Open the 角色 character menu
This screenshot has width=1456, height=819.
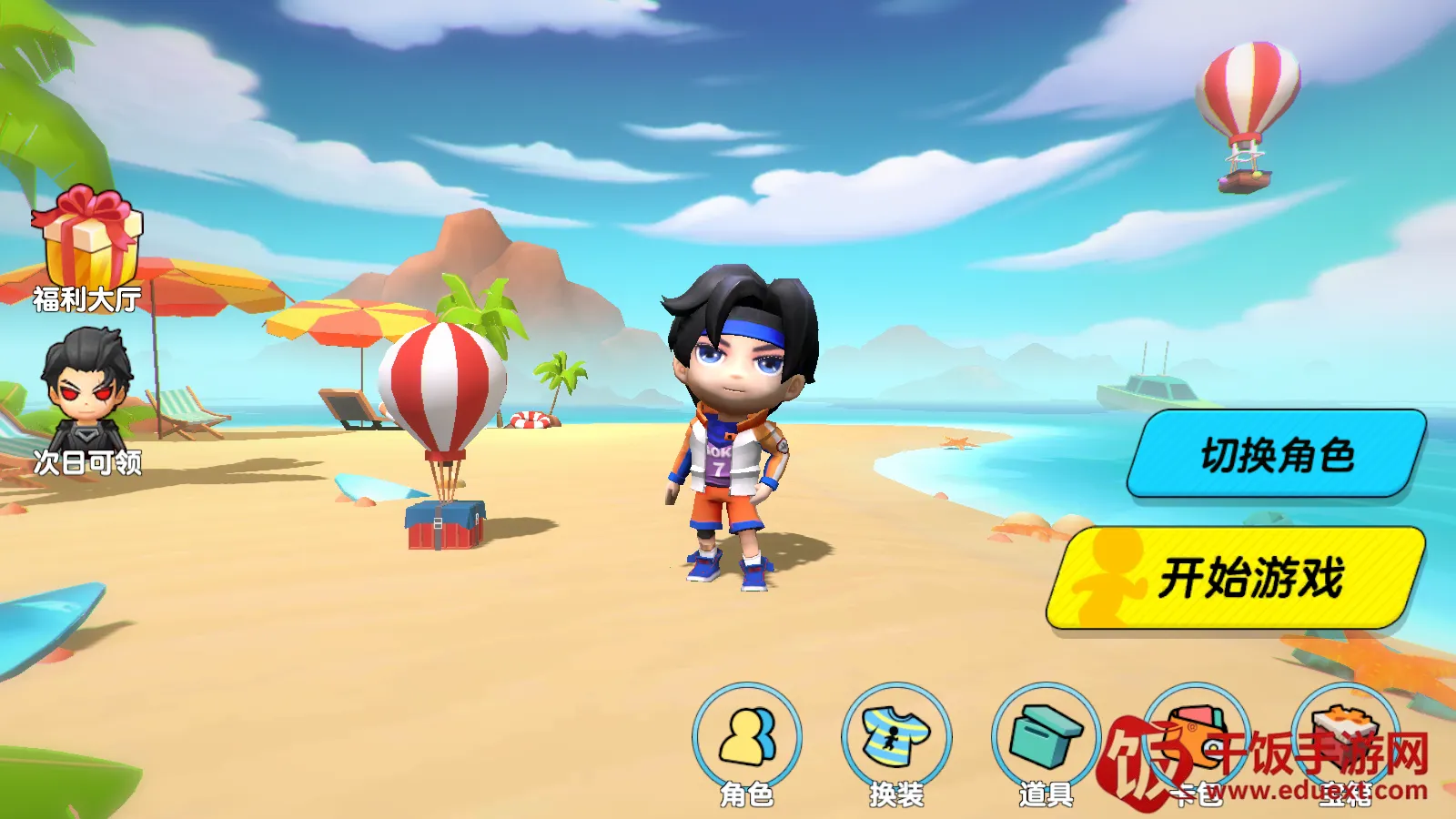point(747,739)
